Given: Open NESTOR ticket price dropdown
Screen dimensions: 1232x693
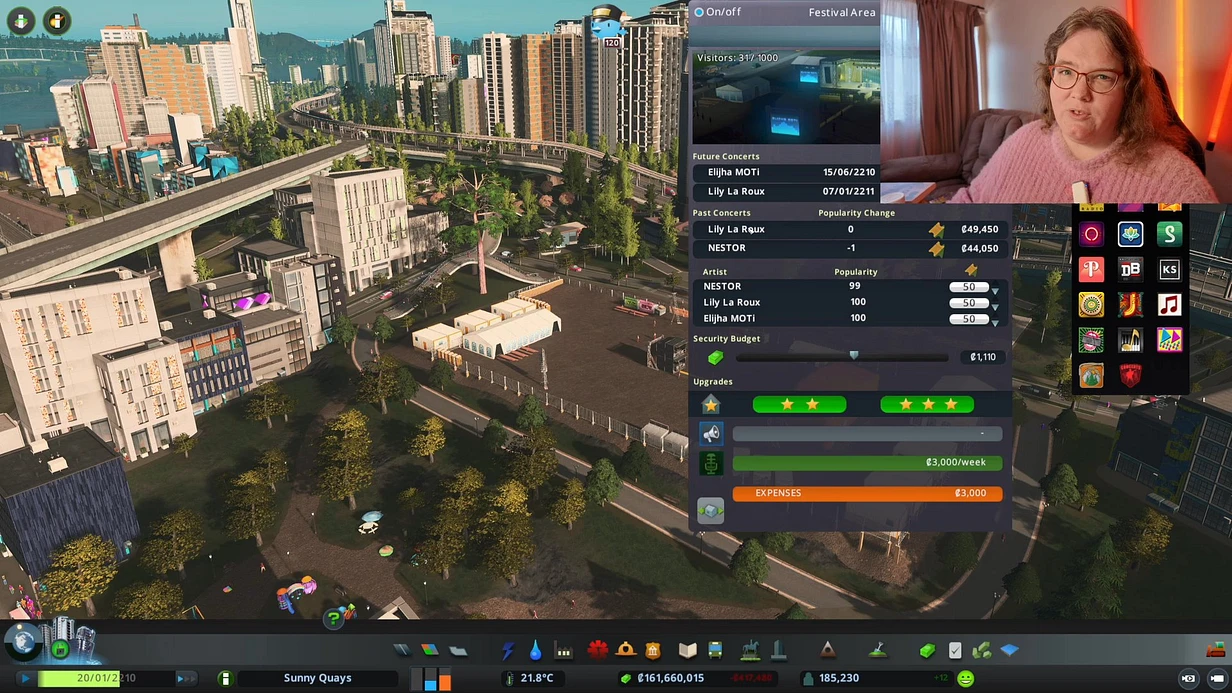Looking at the screenshot, I should [994, 290].
